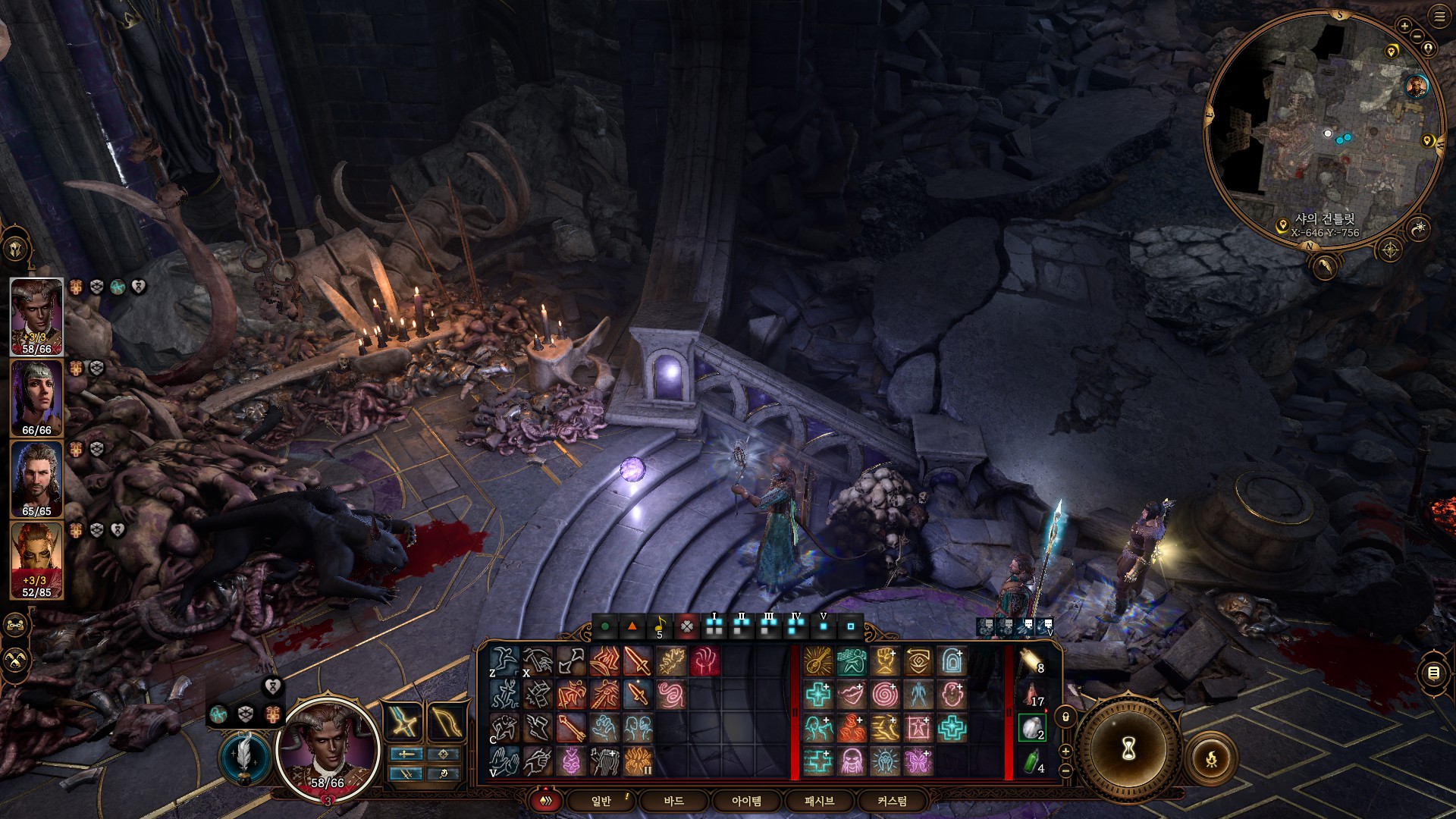Use the yellow scroll item slot
1456x819 pixels.
click(1031, 661)
